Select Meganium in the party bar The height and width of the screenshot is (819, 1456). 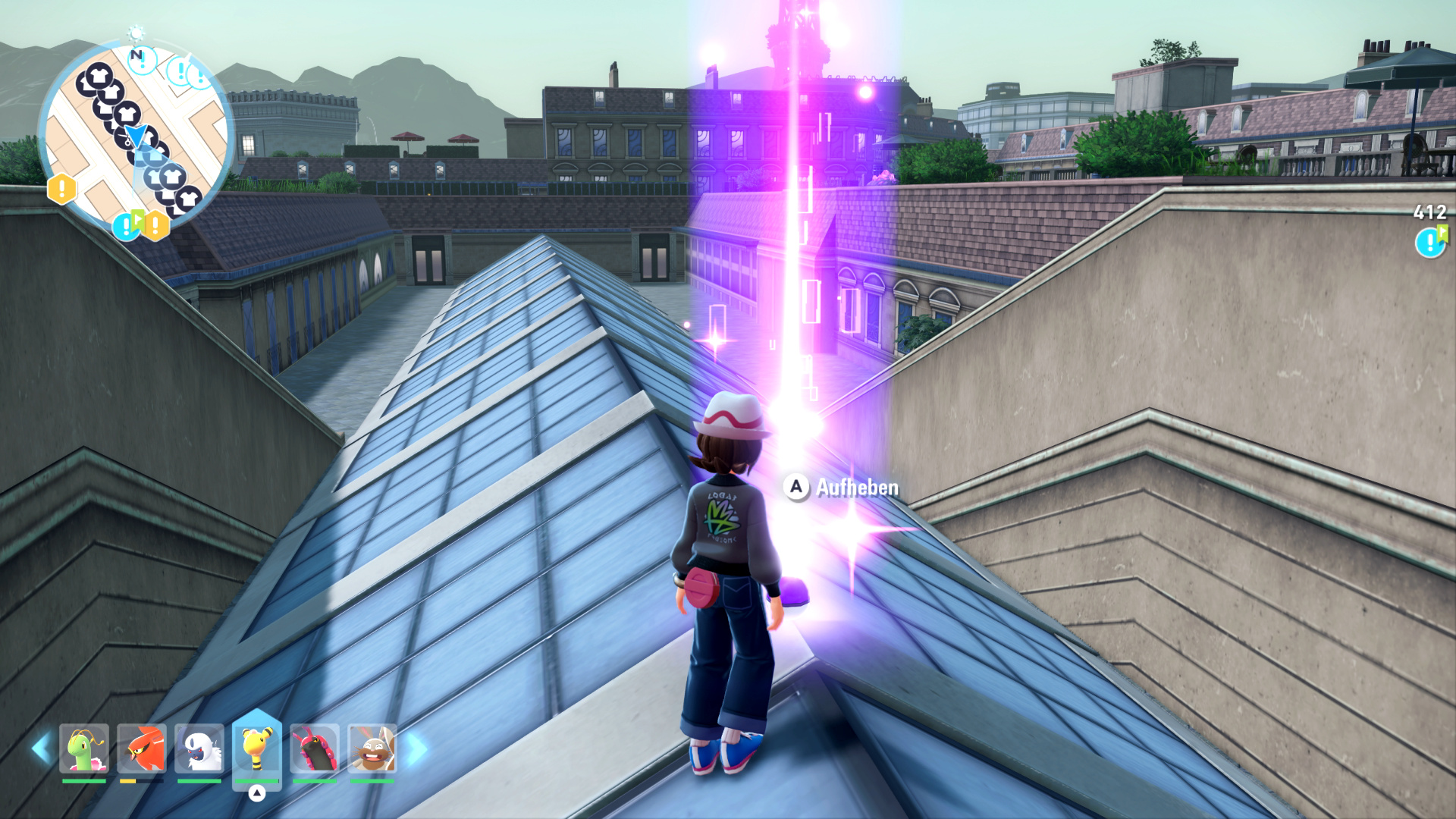pyautogui.click(x=84, y=748)
